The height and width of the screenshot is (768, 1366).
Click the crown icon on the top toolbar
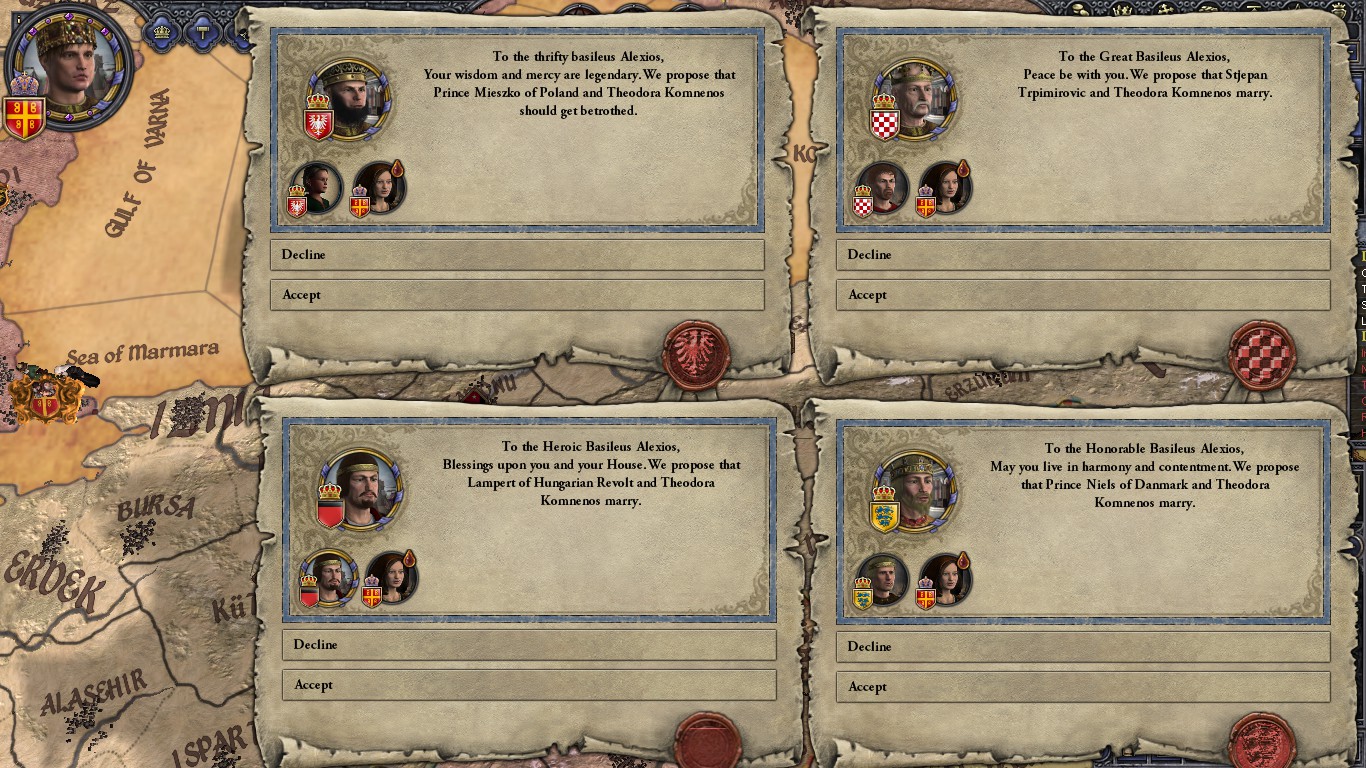tap(161, 31)
